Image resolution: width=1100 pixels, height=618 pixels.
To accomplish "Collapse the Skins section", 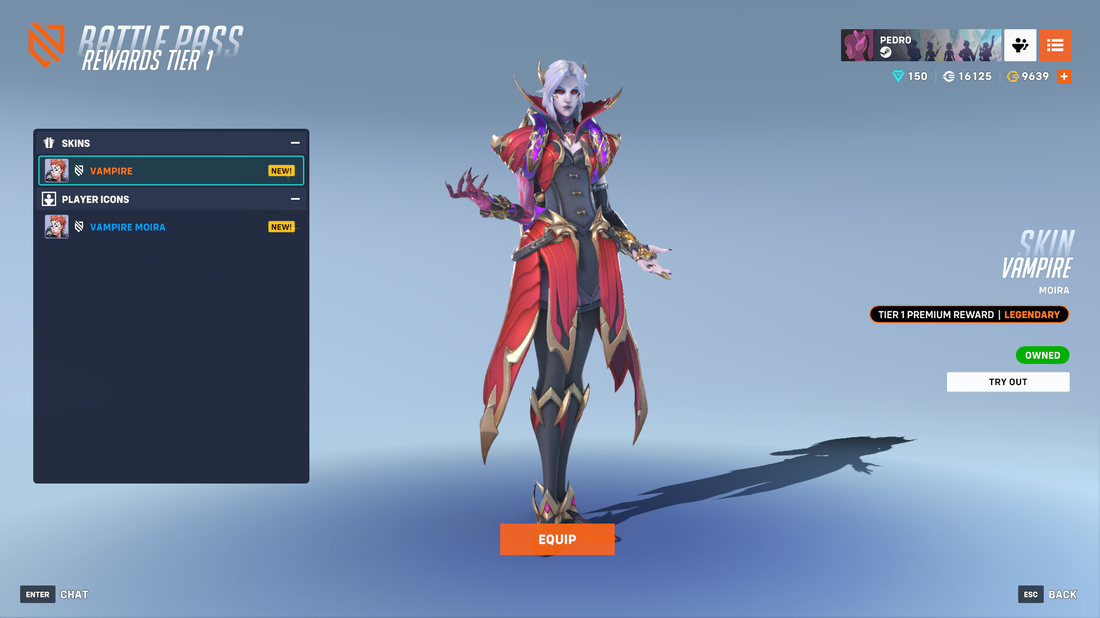I will coord(295,143).
